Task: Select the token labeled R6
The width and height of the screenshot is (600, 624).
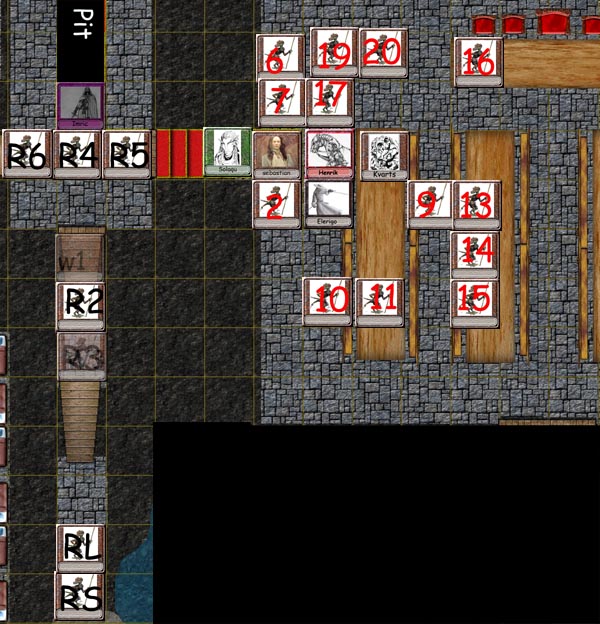Action: point(27,155)
